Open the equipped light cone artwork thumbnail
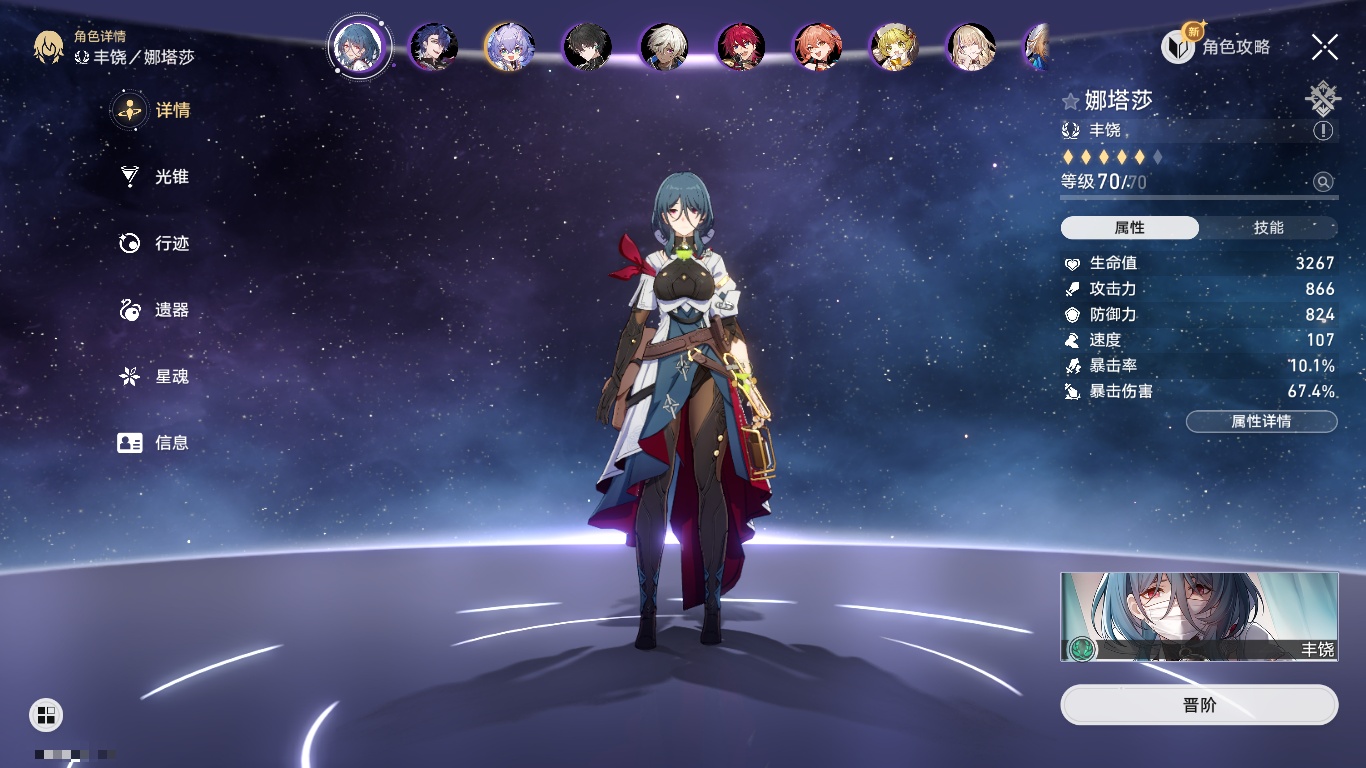The width and height of the screenshot is (1366, 768). [x=1199, y=617]
